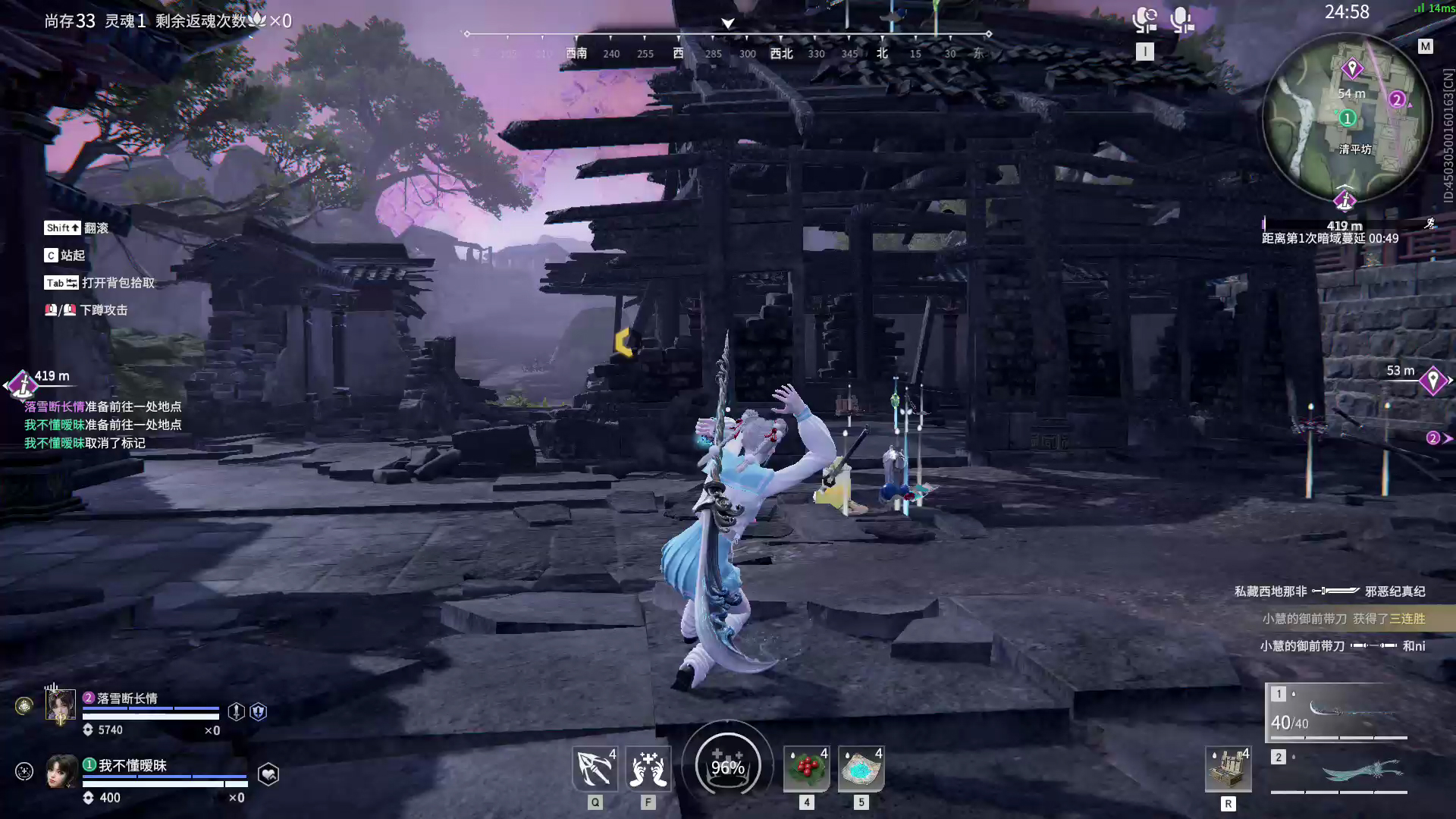Activate the healing hands skill bound to F
This screenshot has width=1456, height=819.
649,770
